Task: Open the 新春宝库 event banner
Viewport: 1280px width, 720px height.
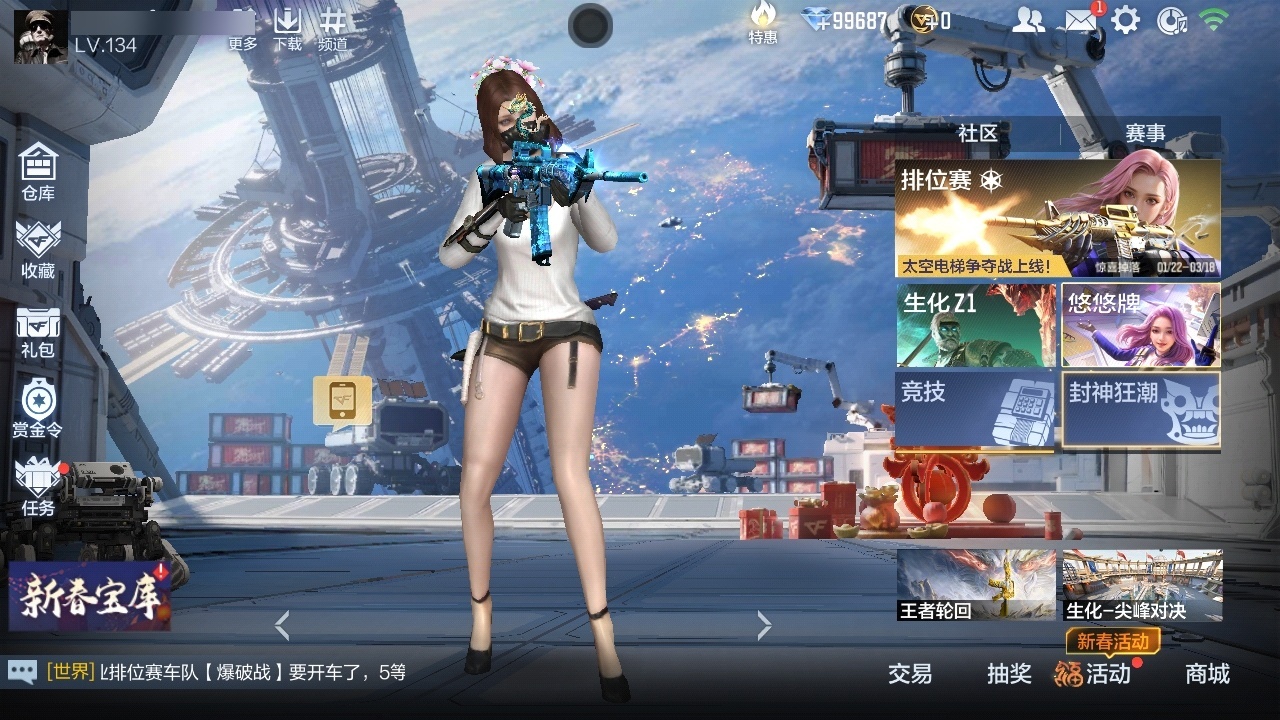Action: pyautogui.click(x=90, y=596)
